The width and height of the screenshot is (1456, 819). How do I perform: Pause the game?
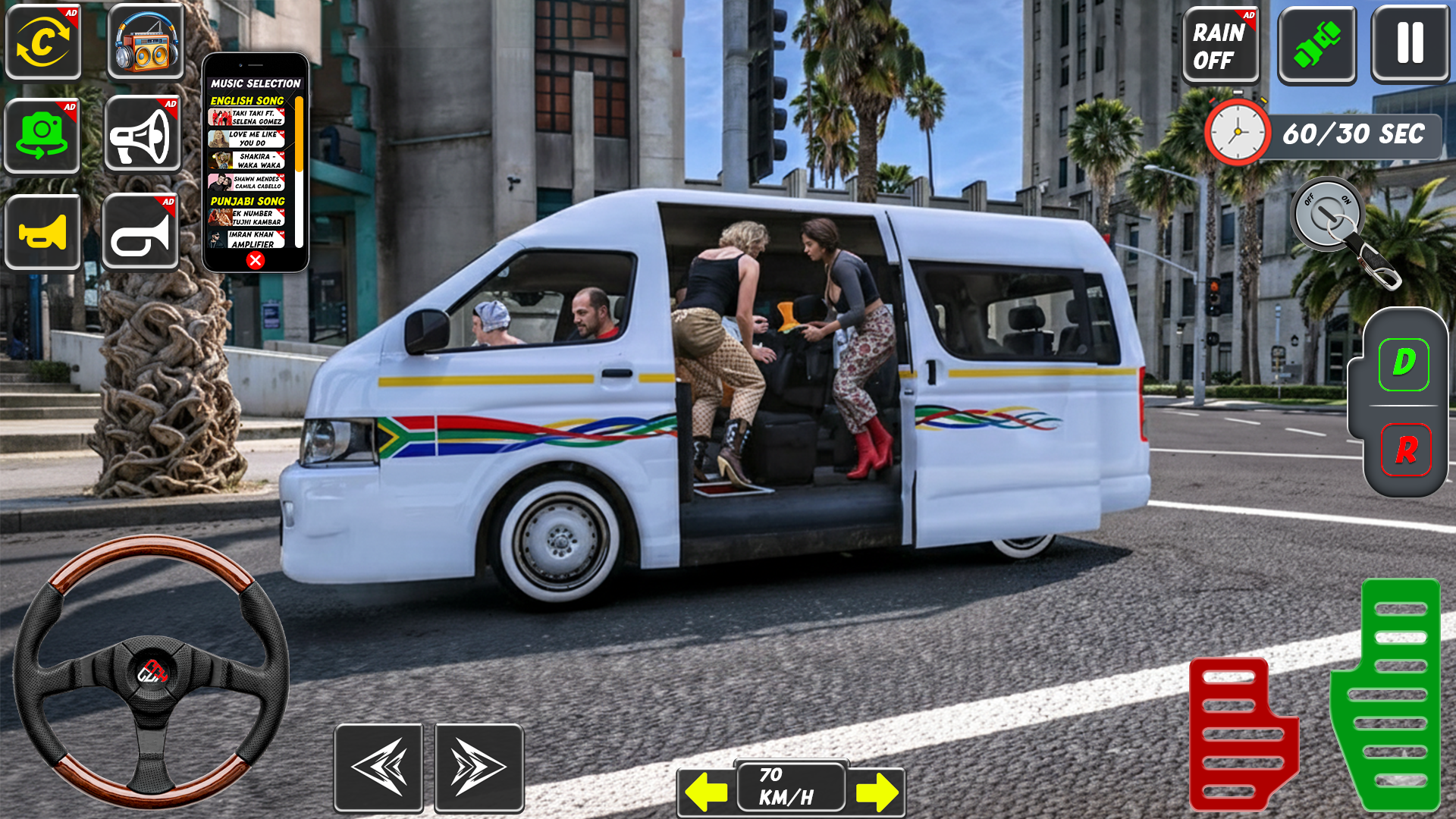[1410, 42]
